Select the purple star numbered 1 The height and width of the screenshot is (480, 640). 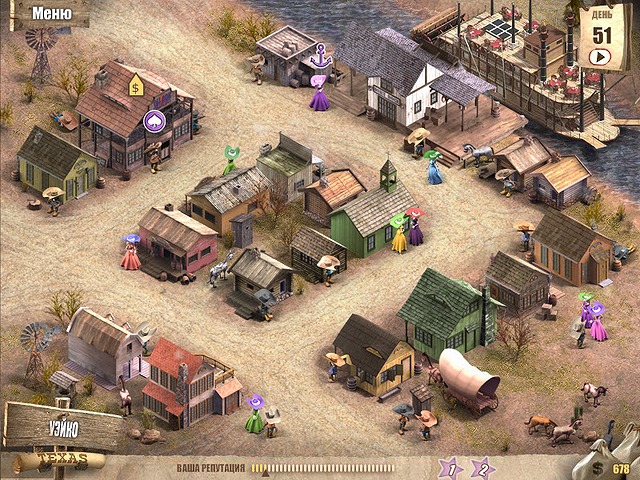(451, 467)
